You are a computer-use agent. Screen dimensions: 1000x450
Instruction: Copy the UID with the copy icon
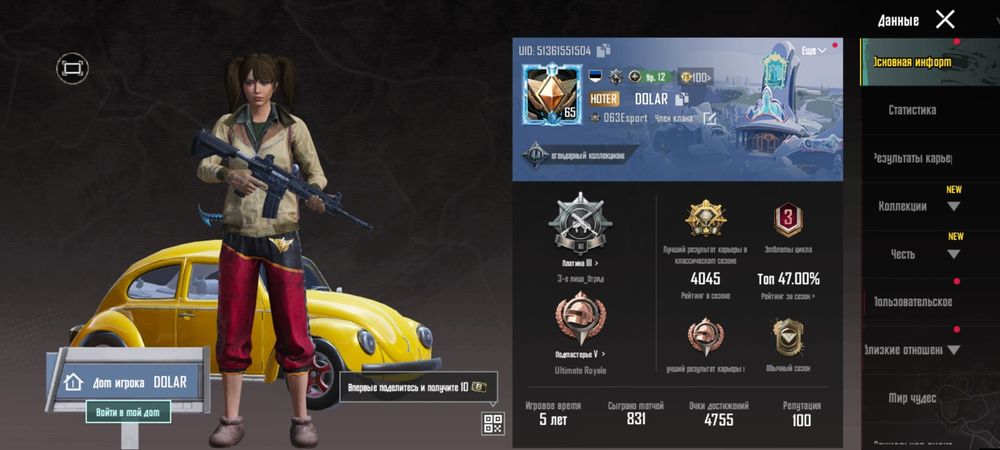[x=603, y=51]
